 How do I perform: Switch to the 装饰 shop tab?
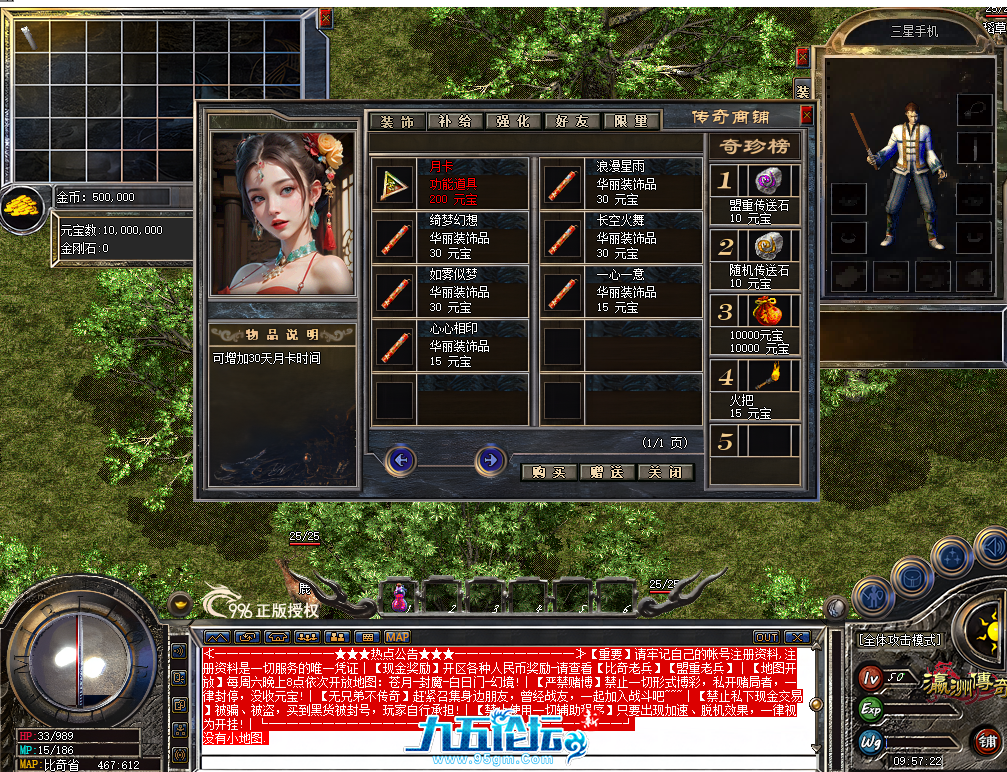point(397,121)
